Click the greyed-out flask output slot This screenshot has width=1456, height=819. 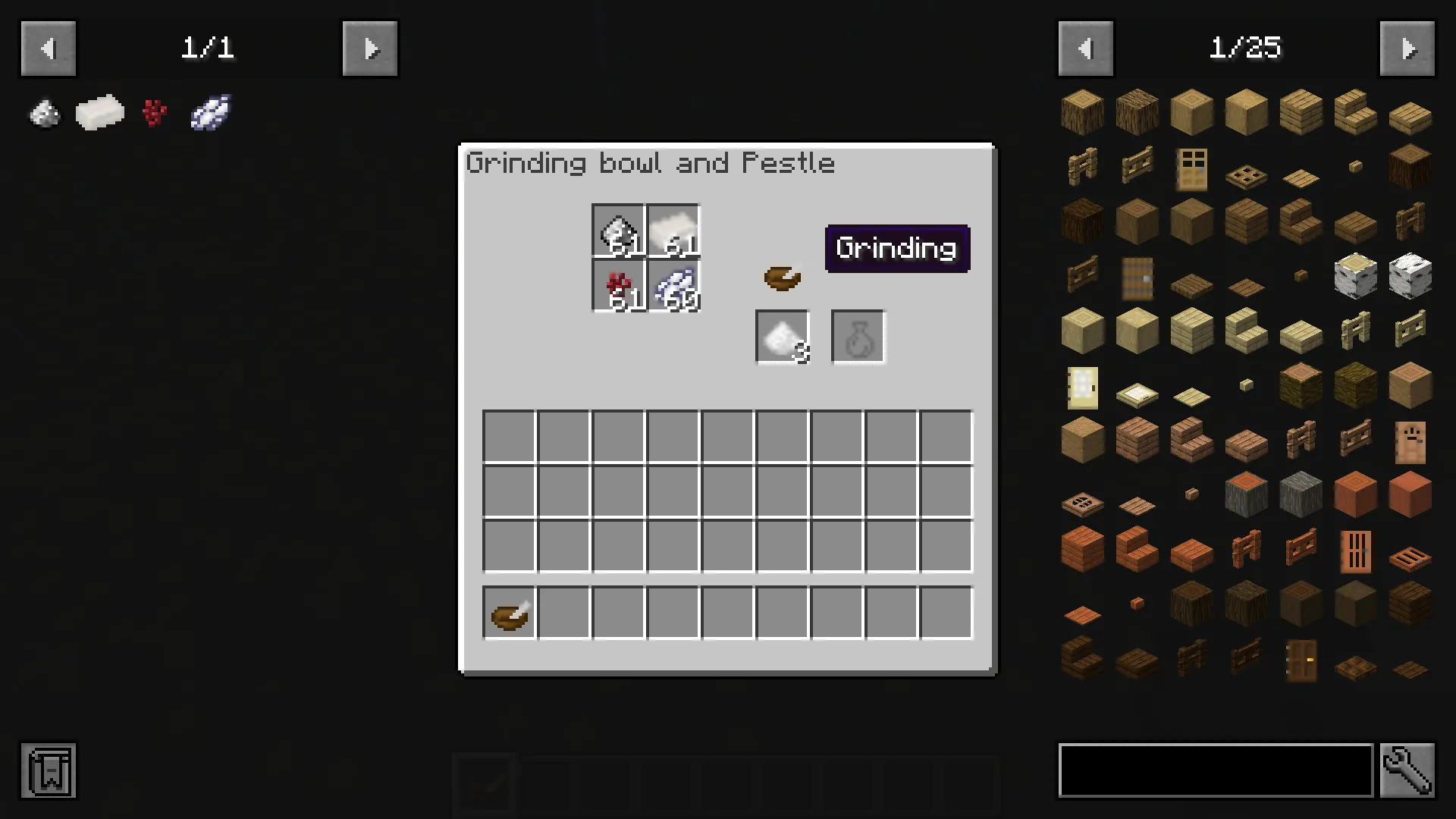tap(857, 336)
